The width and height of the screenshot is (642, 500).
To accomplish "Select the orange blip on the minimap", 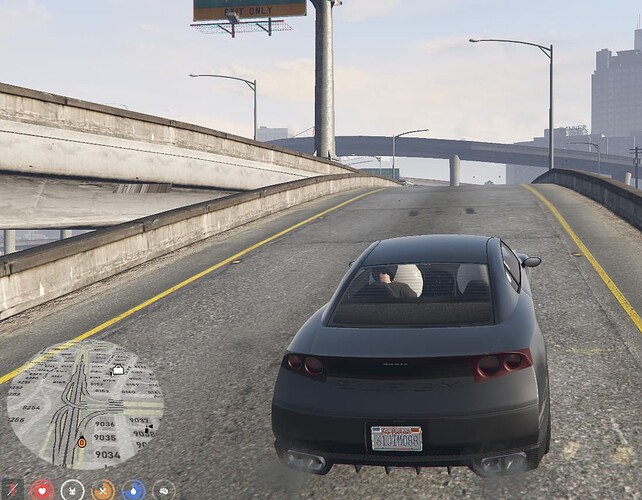I will coord(81,441).
